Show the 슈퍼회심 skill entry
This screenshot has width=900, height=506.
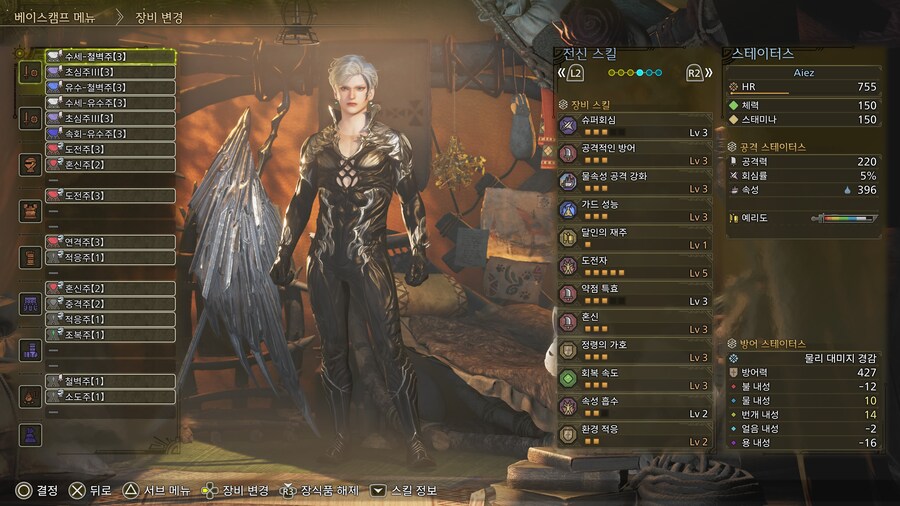coord(634,125)
